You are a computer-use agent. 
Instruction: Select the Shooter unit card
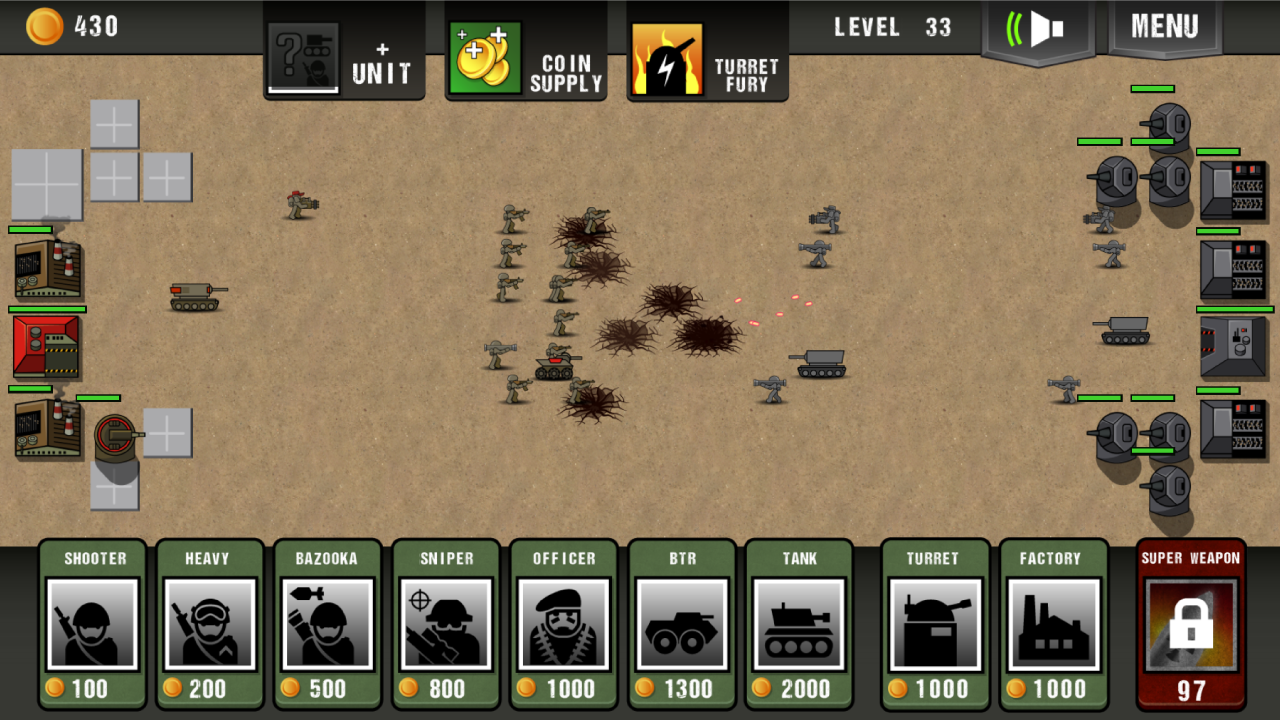pos(91,624)
